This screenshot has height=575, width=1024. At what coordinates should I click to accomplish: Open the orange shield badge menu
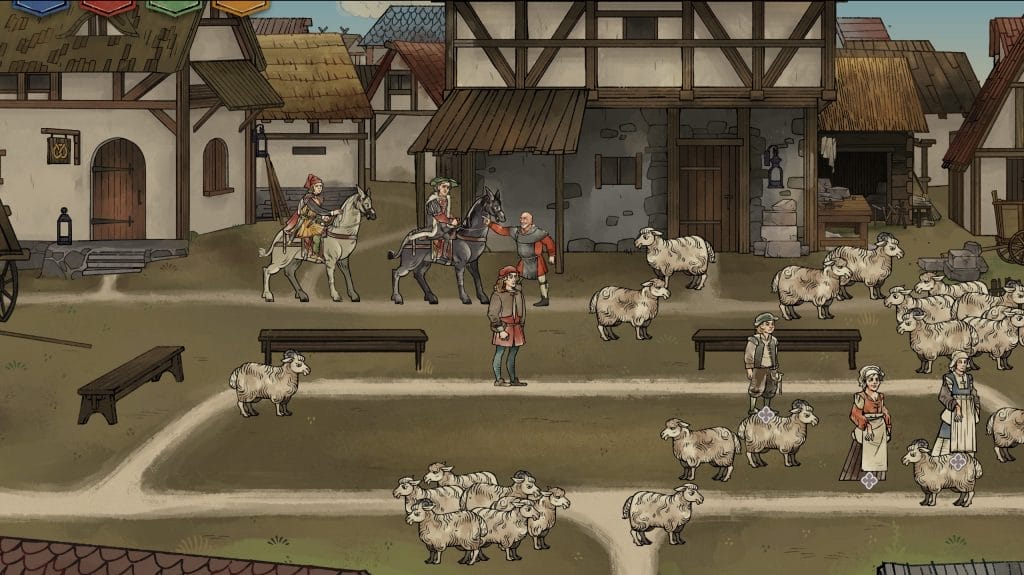pos(240,6)
